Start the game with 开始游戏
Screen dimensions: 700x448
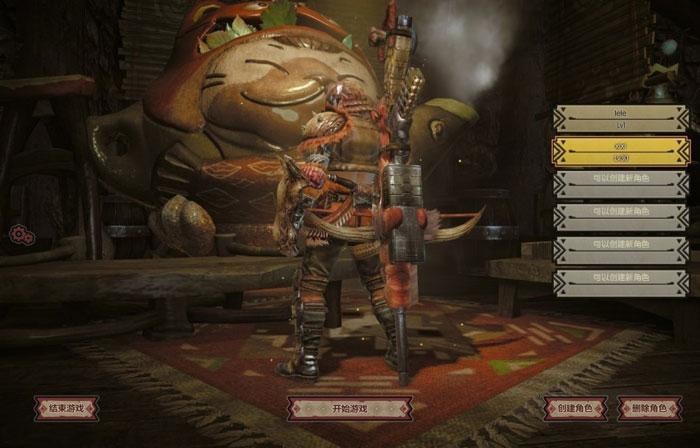[x=350, y=408]
